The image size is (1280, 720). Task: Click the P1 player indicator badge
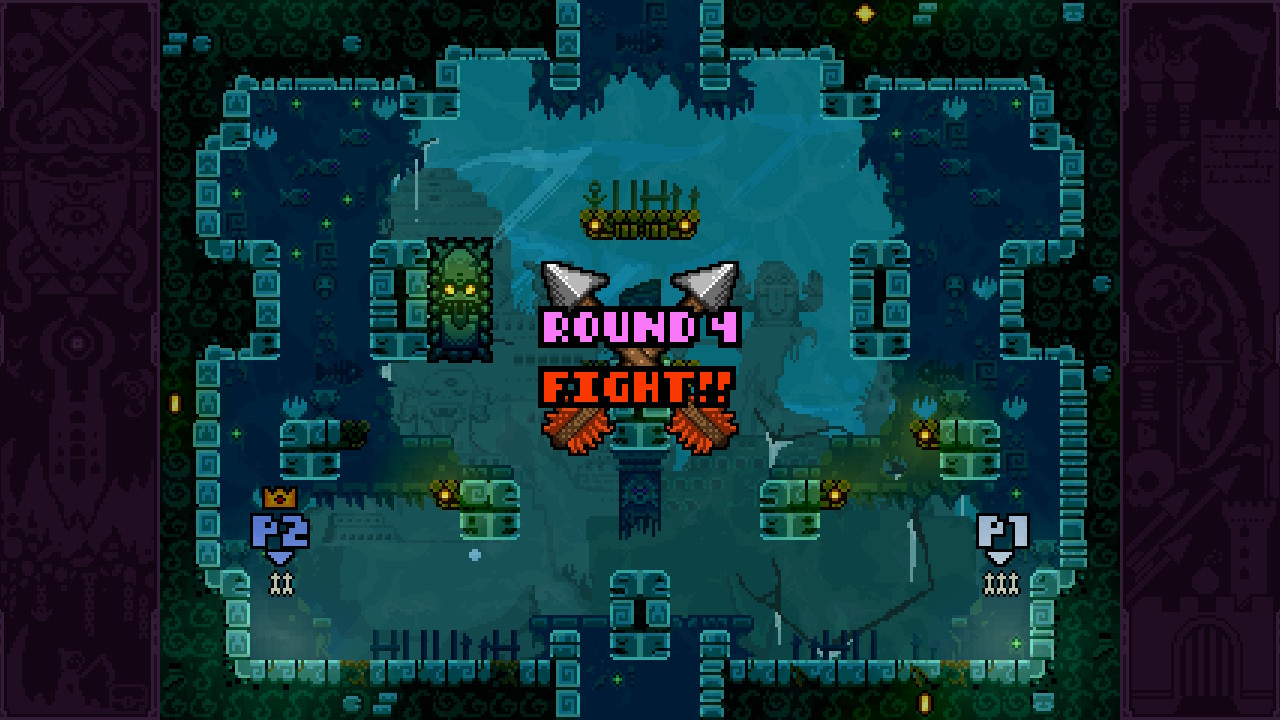(1000, 530)
